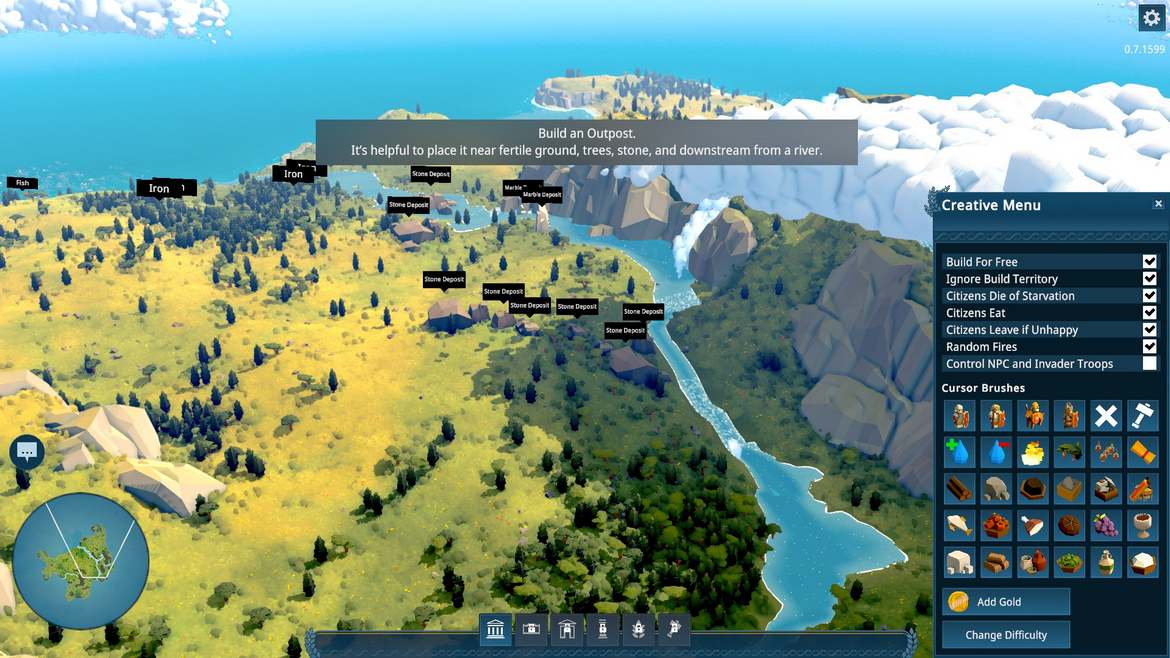The width and height of the screenshot is (1170, 658).
Task: Choose the hammer cursor brush
Action: click(x=1142, y=415)
